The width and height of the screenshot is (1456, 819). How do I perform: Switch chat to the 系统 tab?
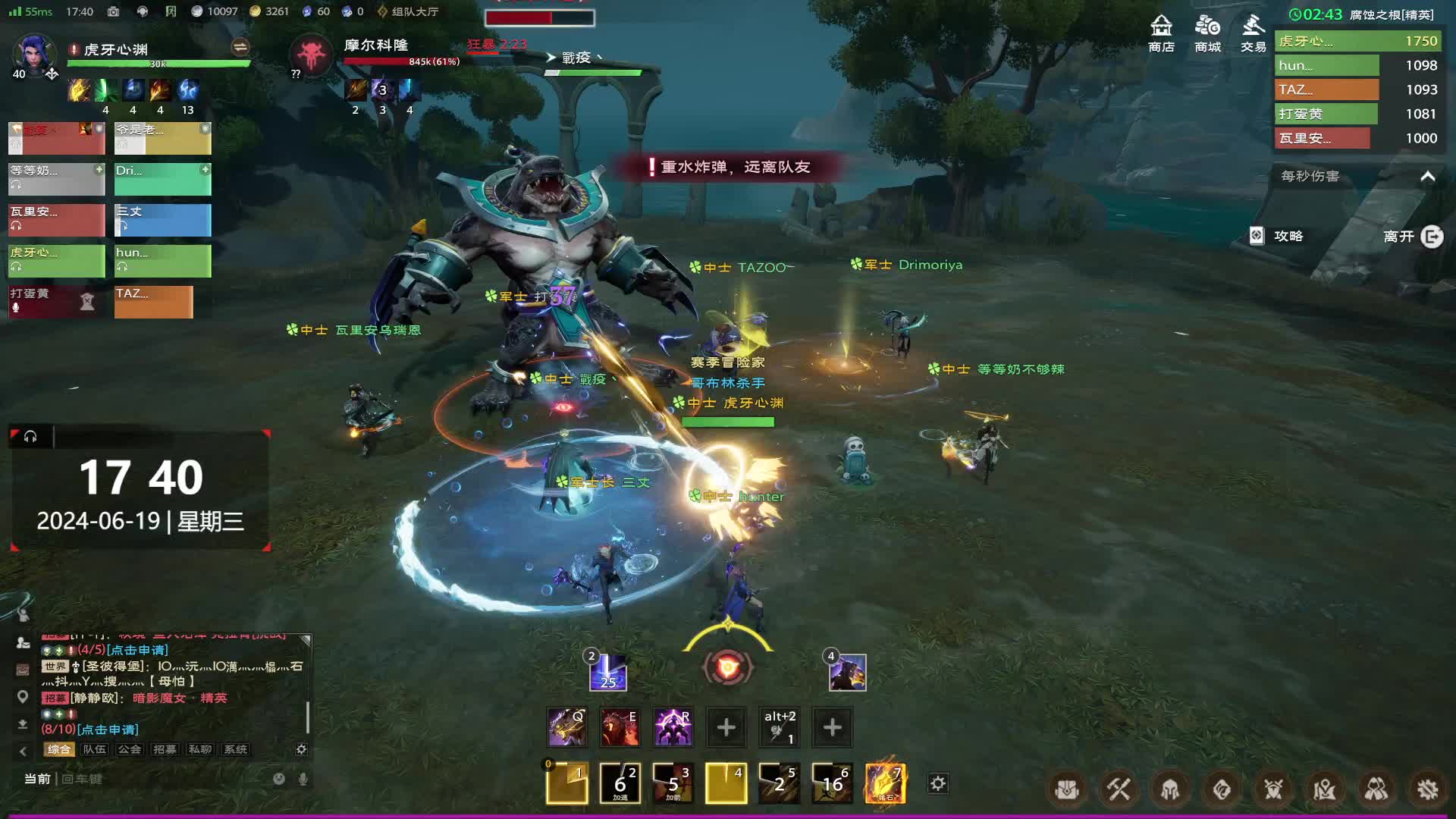236,749
